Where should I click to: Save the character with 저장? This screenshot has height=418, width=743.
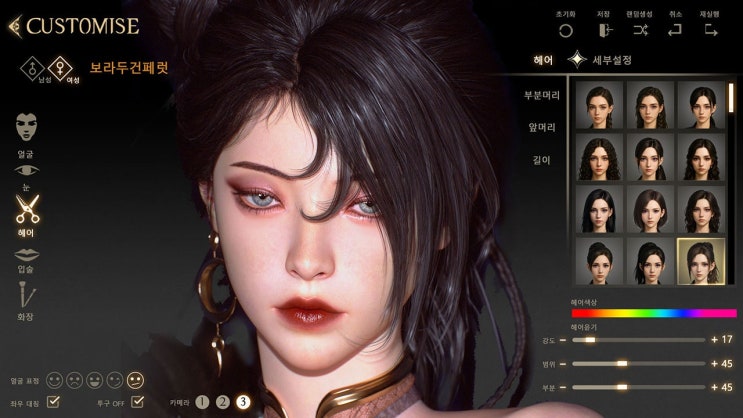[x=604, y=31]
